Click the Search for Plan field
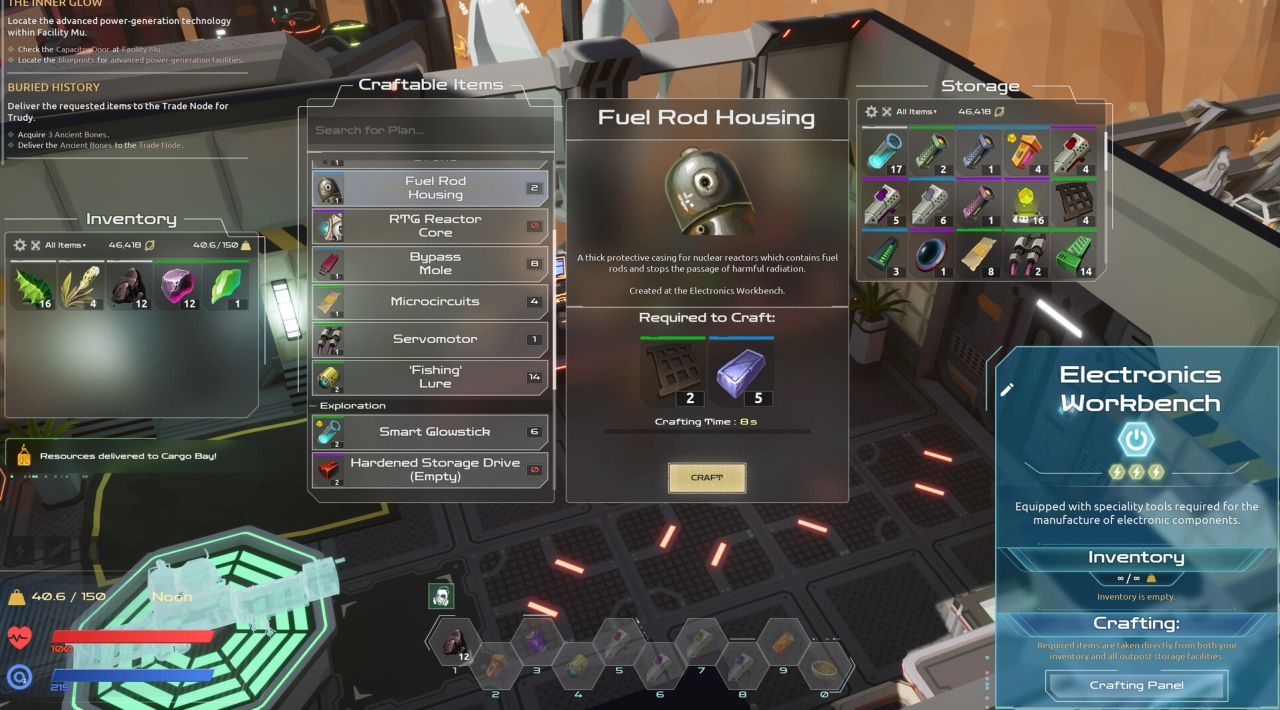 tap(430, 130)
